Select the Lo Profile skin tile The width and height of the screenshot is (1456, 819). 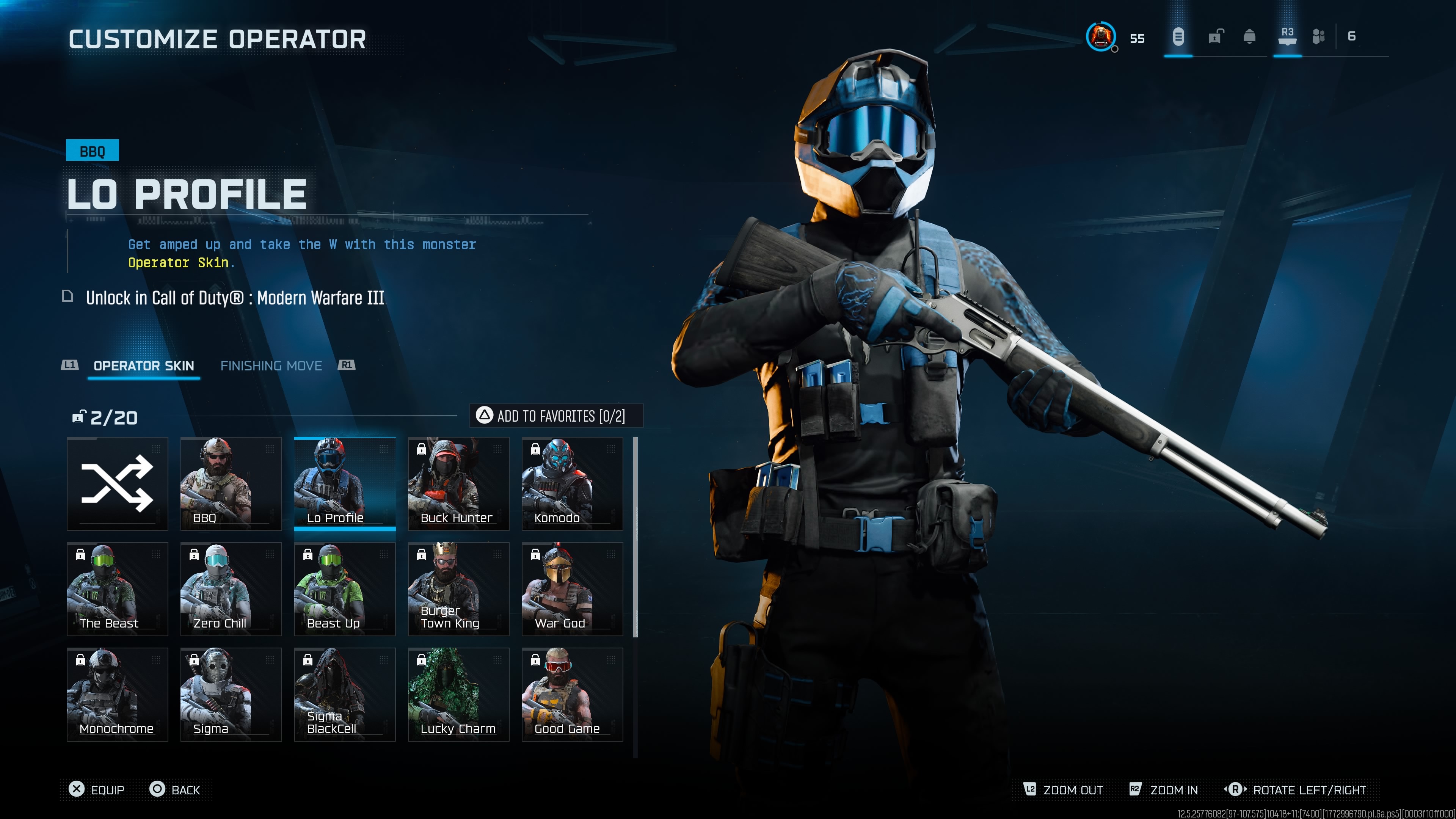coord(345,483)
